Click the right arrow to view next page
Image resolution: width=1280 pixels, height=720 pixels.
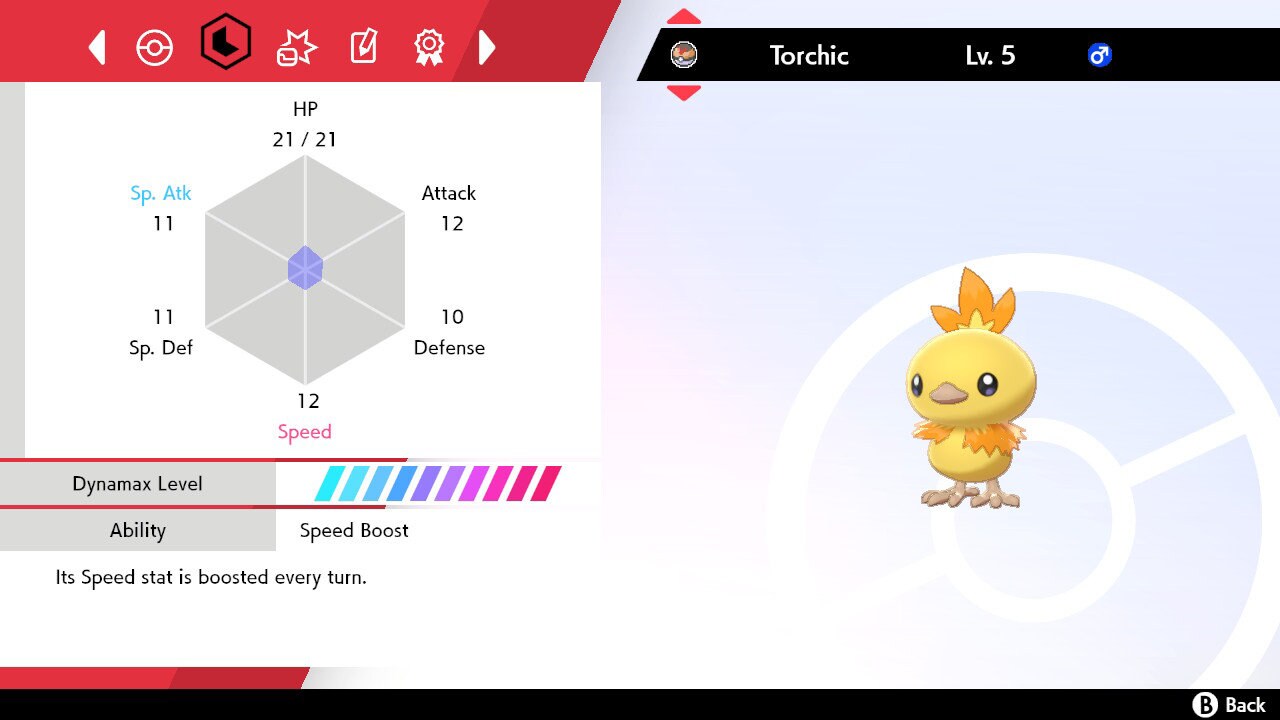[x=488, y=46]
